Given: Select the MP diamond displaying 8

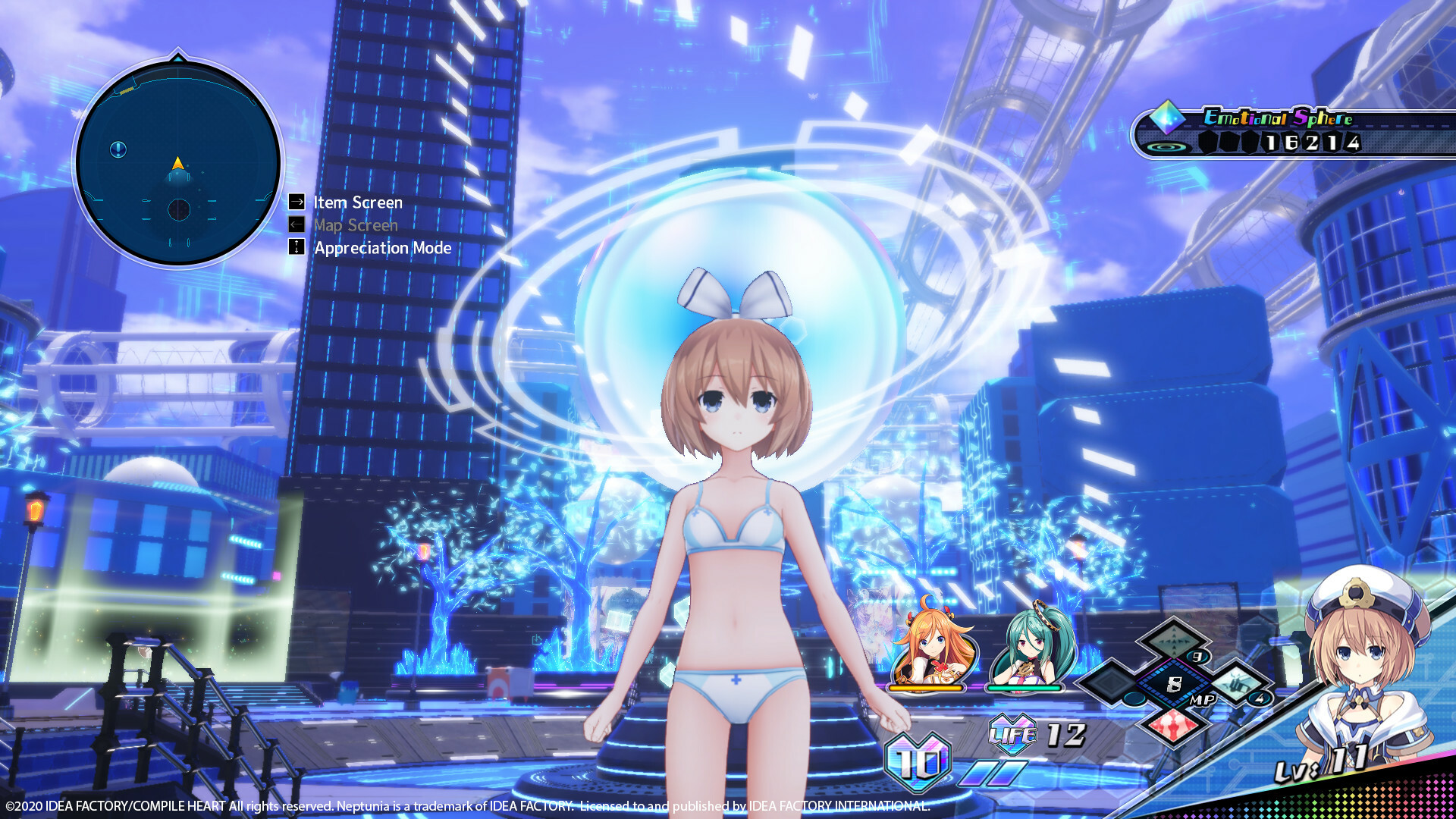Looking at the screenshot, I should coord(1175,682).
